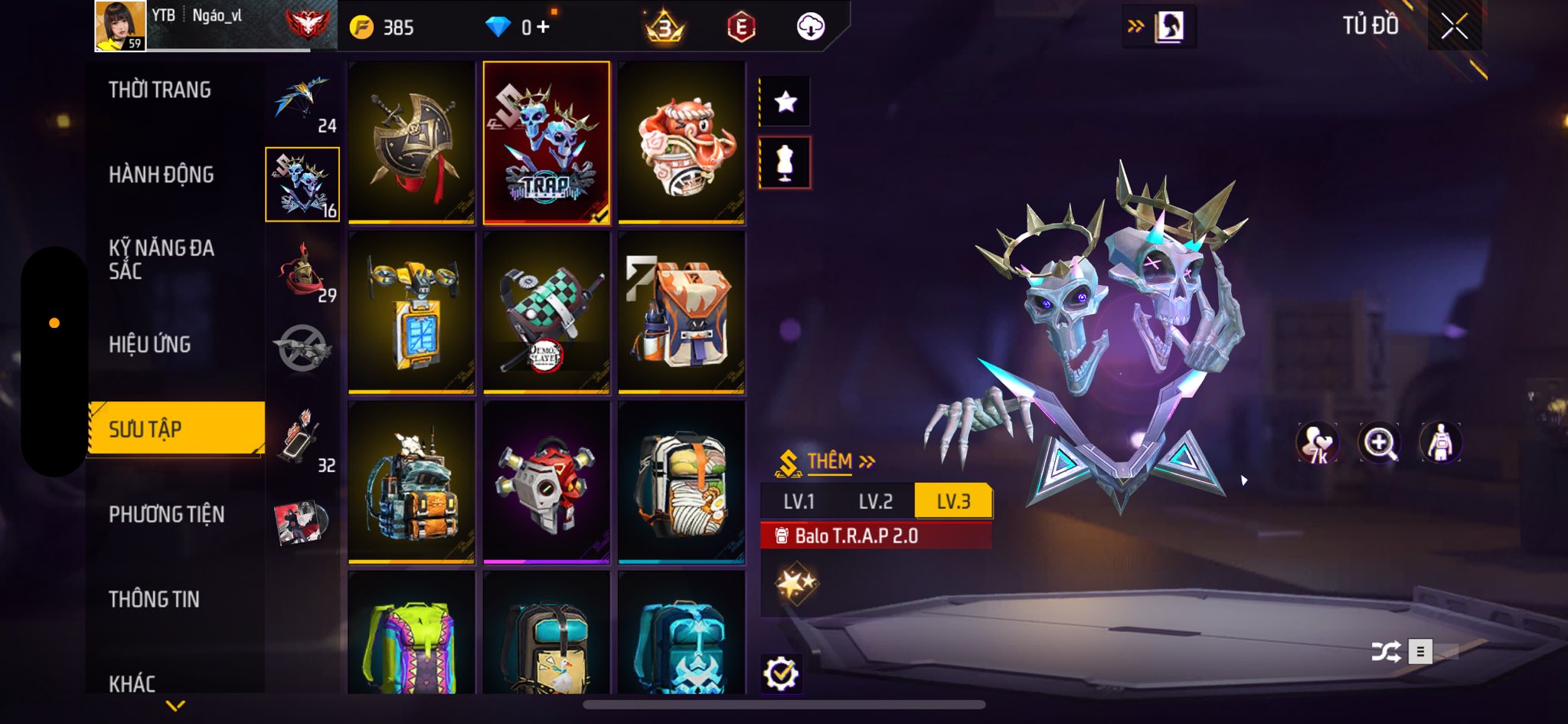Go to the Thông Tin section
The image size is (1568, 724).
[154, 599]
